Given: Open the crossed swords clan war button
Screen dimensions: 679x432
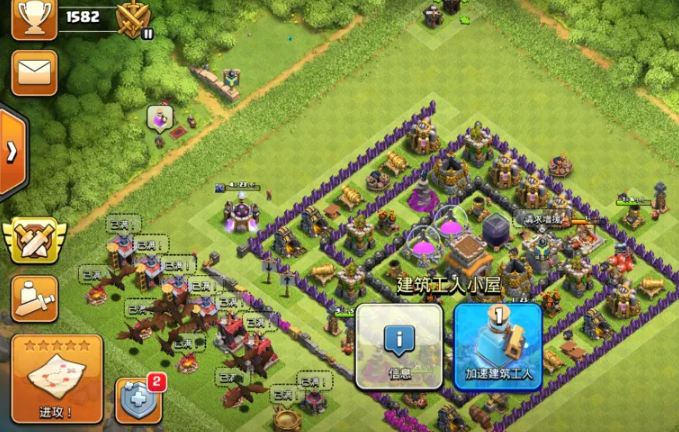Looking at the screenshot, I should (x=34, y=239).
